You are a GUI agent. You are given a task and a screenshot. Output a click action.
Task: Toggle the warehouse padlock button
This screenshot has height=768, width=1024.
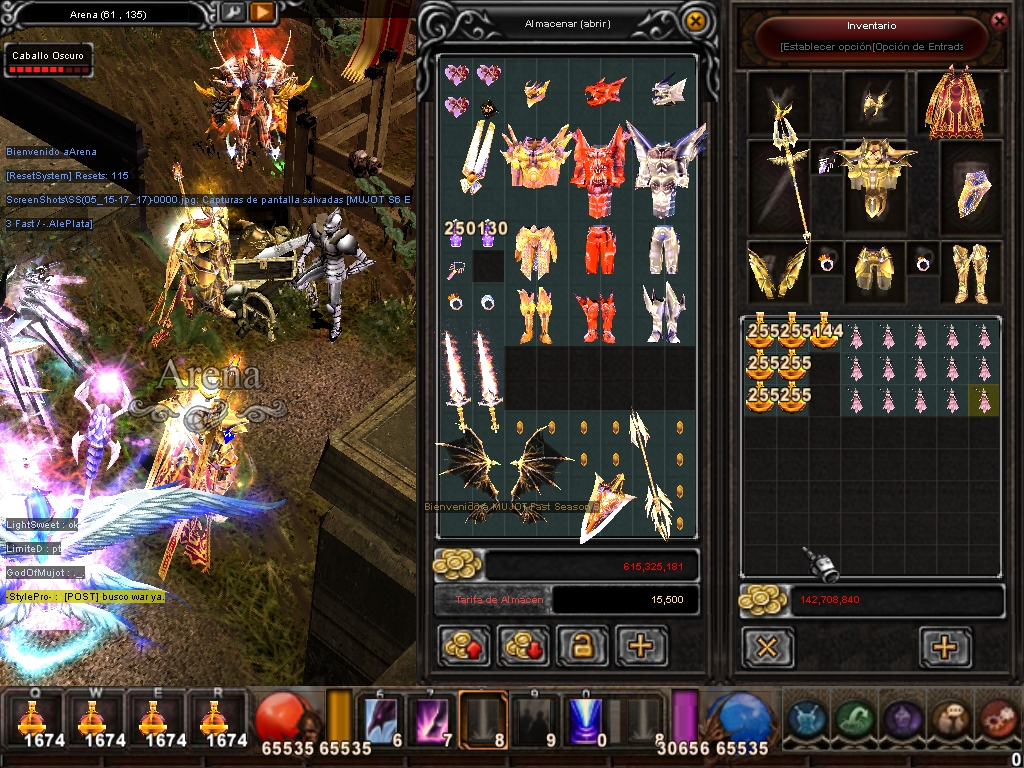click(x=582, y=646)
